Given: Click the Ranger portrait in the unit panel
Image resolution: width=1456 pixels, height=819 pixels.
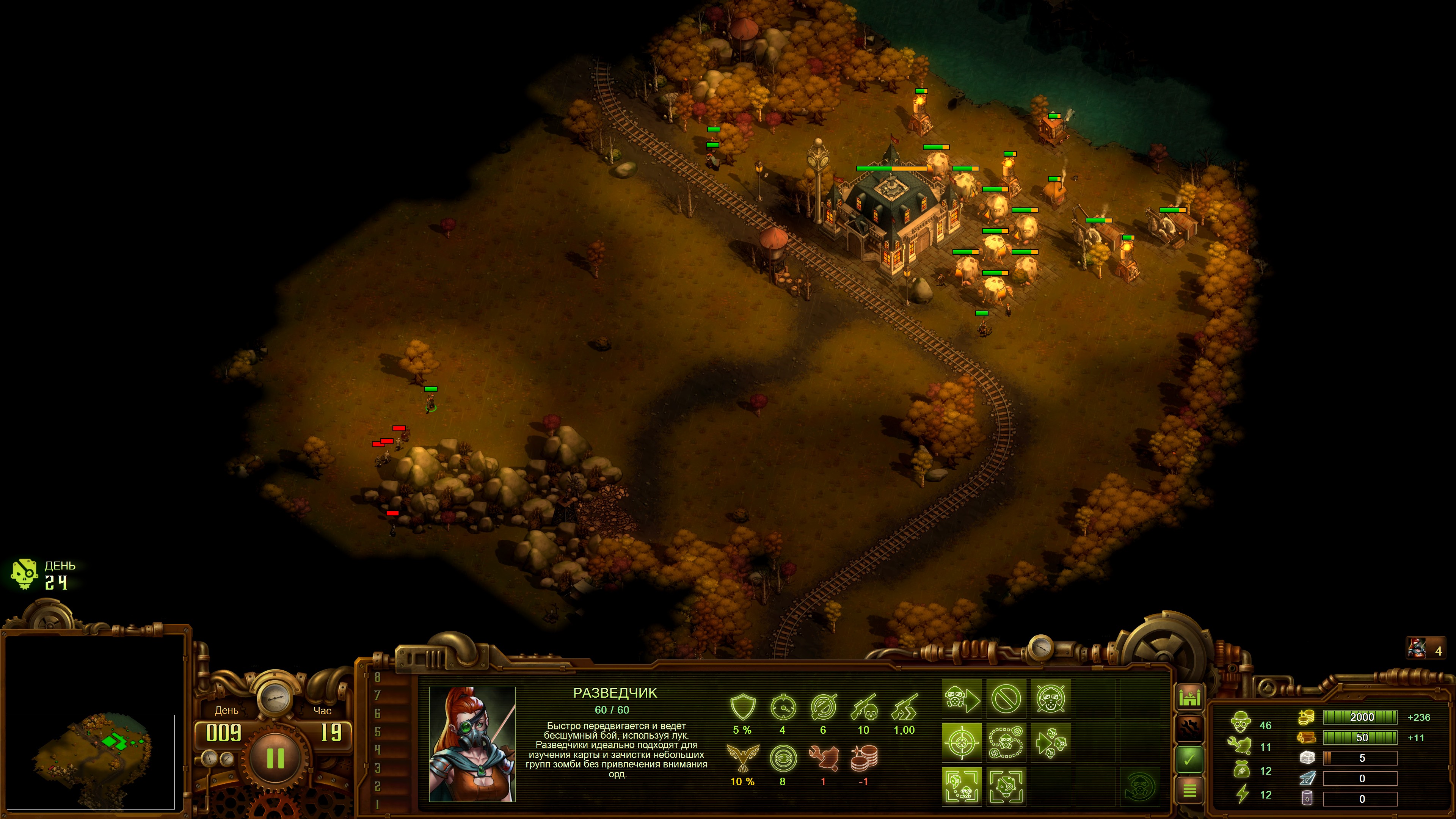Looking at the screenshot, I should (472, 744).
